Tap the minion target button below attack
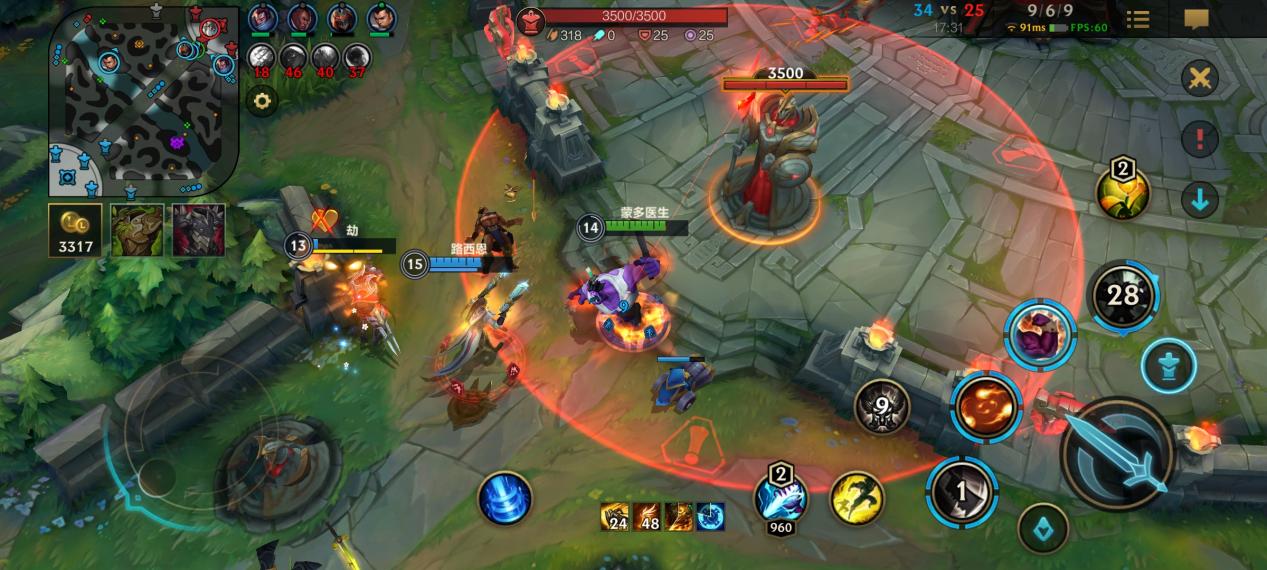Image resolution: width=1267 pixels, height=570 pixels. [1043, 529]
